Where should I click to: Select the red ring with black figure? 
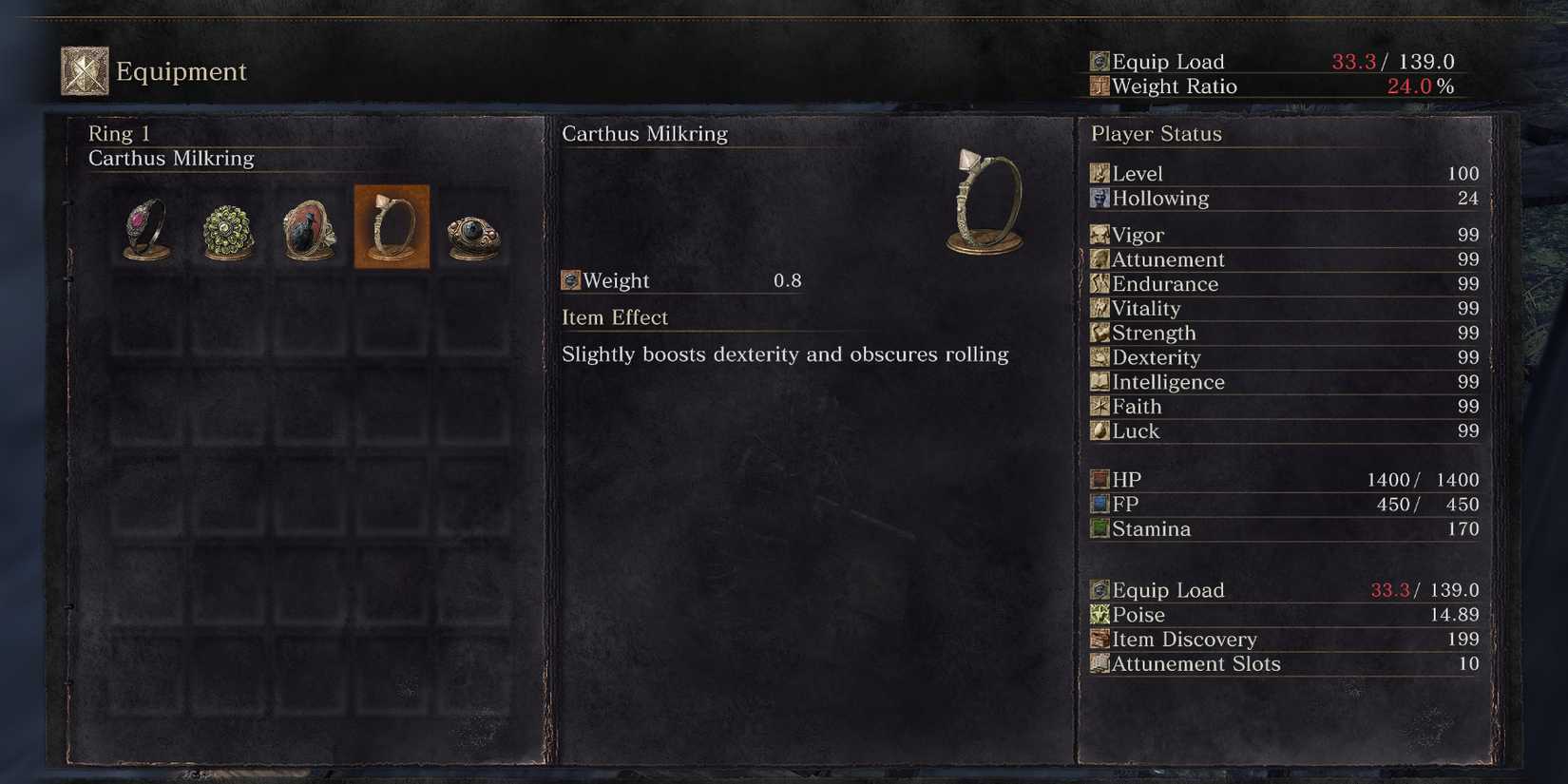coord(309,228)
